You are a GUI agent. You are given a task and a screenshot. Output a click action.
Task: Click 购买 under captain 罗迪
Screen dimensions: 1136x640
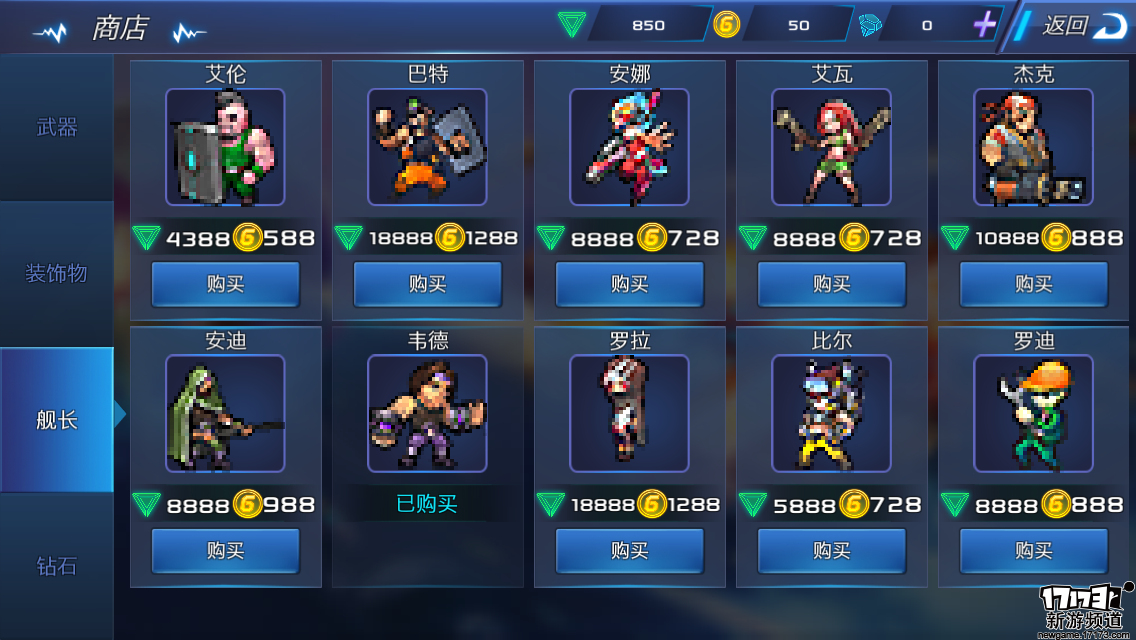(x=1033, y=550)
